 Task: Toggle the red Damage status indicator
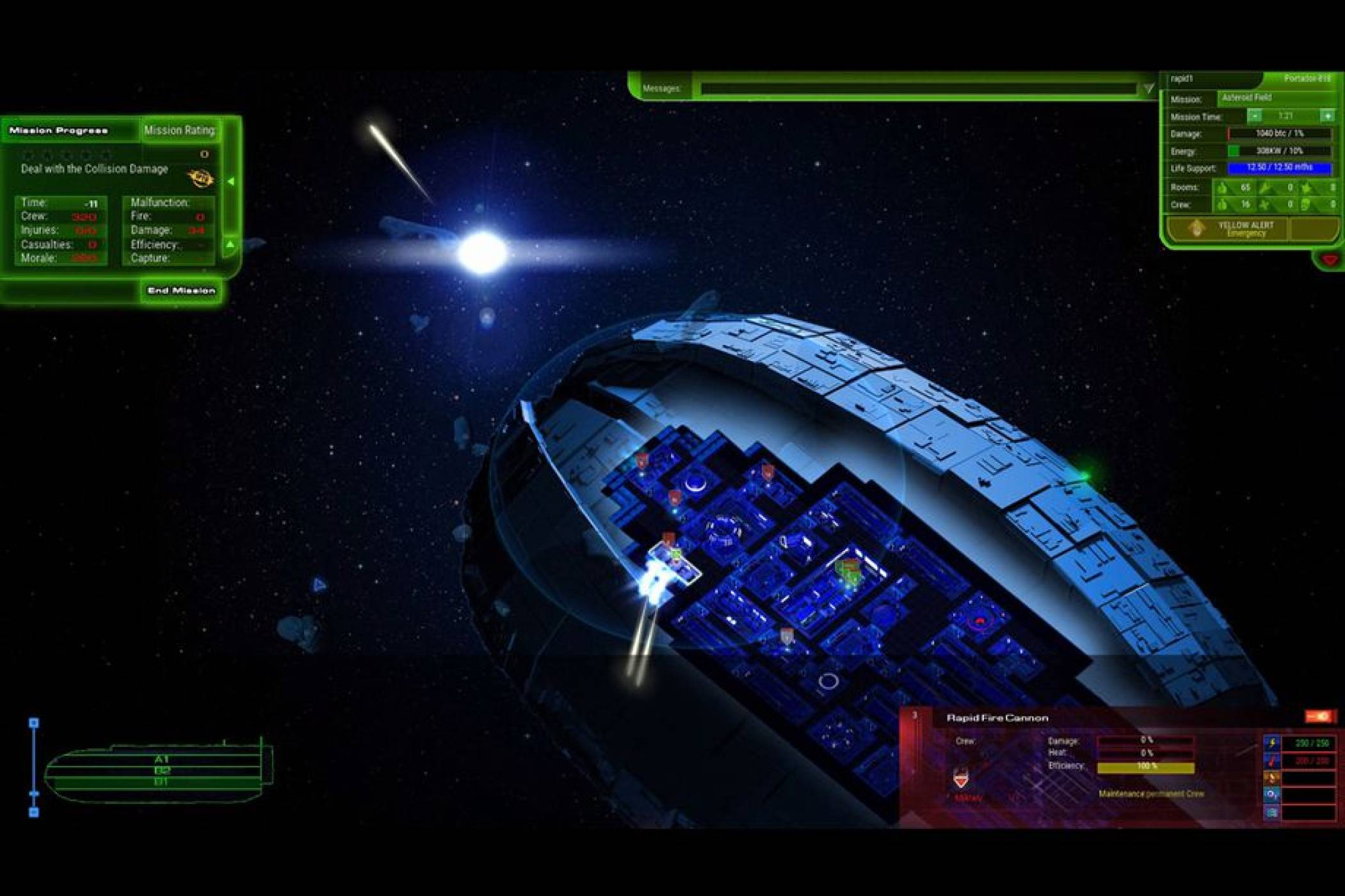[x=1229, y=133]
